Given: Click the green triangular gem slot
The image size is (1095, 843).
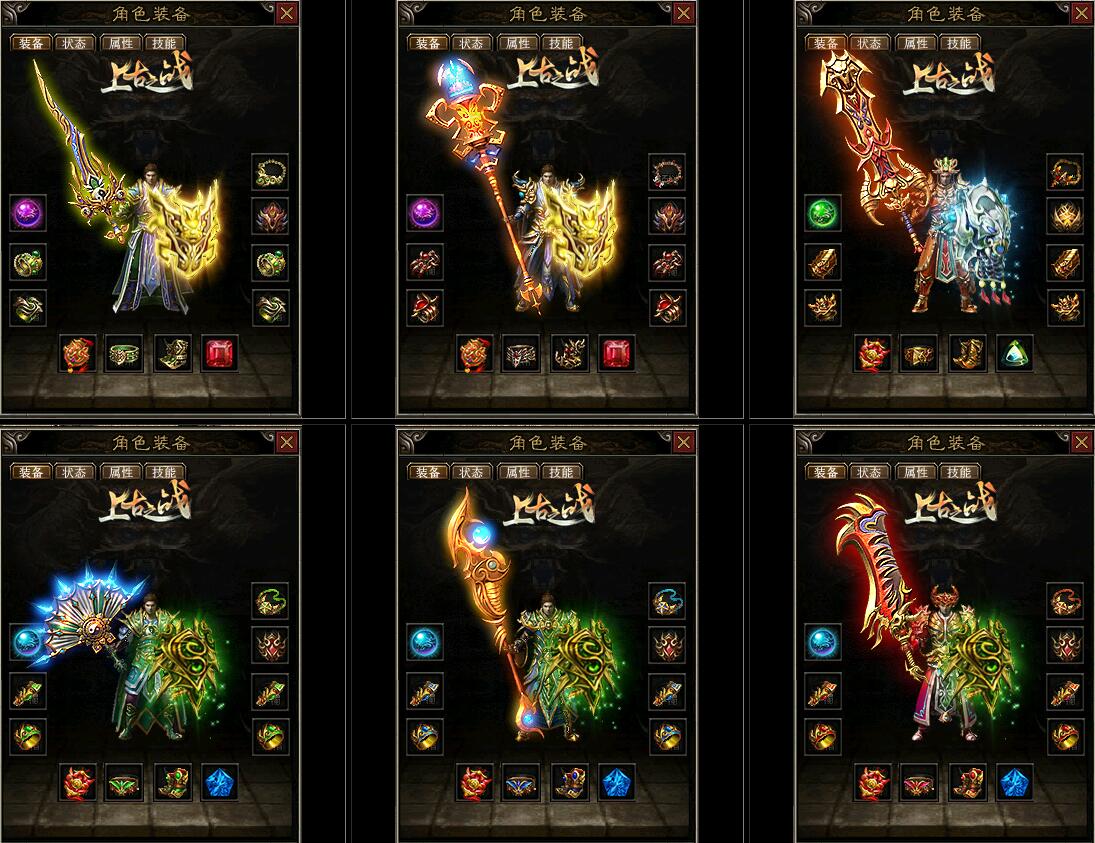Looking at the screenshot, I should coord(1015,353).
